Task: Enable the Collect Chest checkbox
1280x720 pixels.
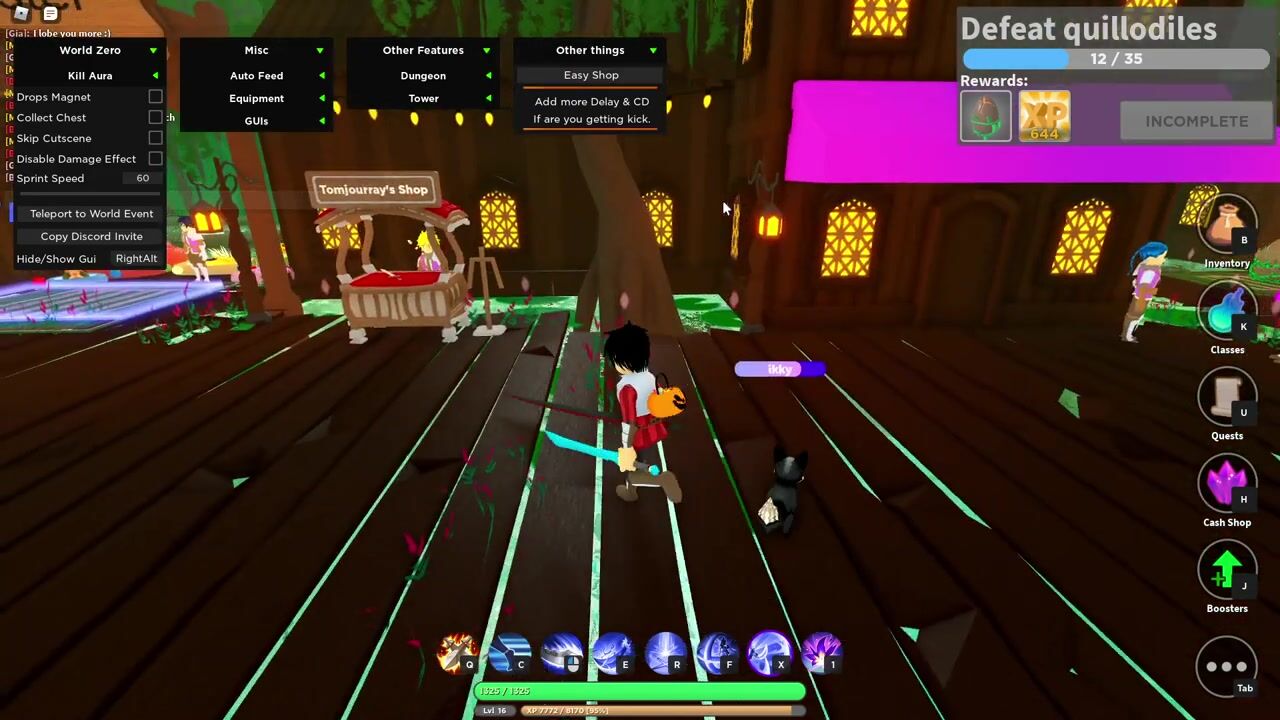Action: 155,118
